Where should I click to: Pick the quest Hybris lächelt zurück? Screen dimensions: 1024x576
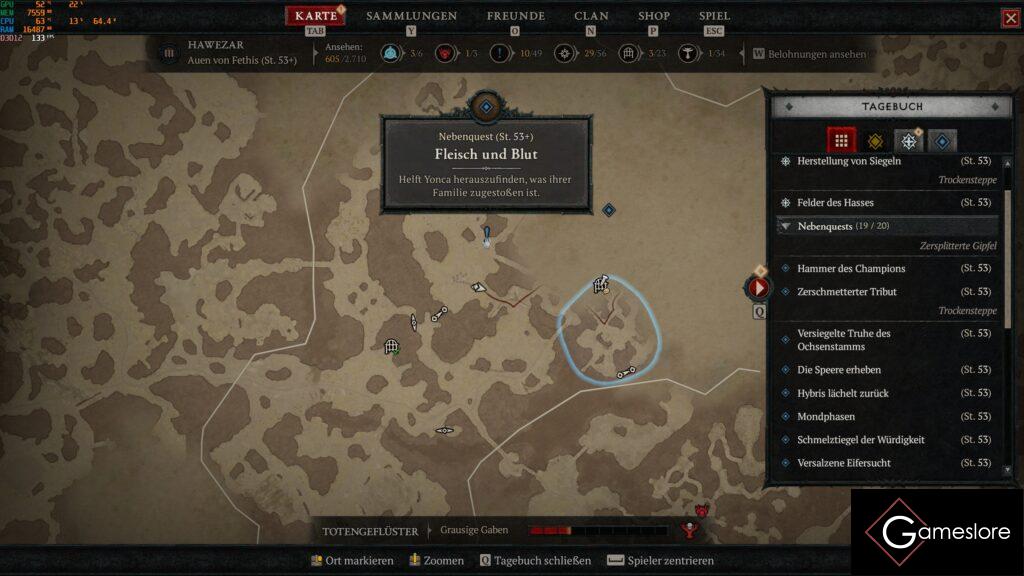point(842,393)
